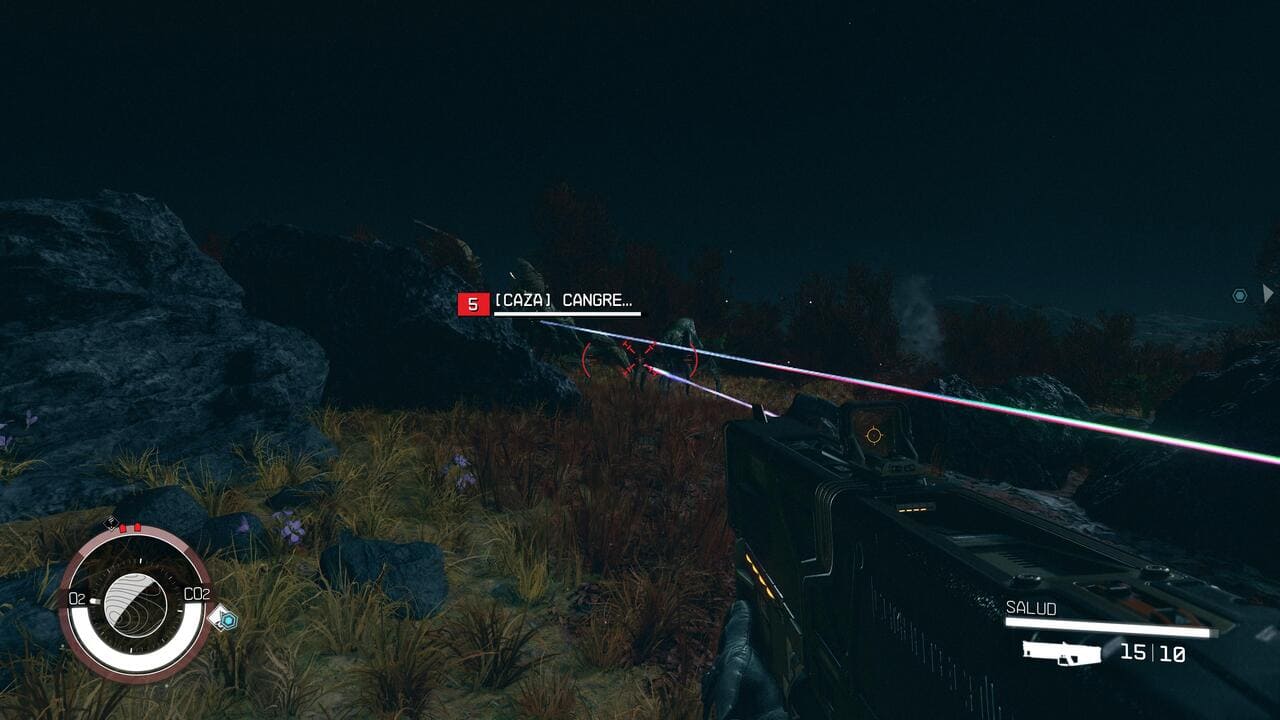Image resolution: width=1280 pixels, height=720 pixels.
Task: Select the blue hexagon marker beside the compass
Action: click(x=228, y=620)
